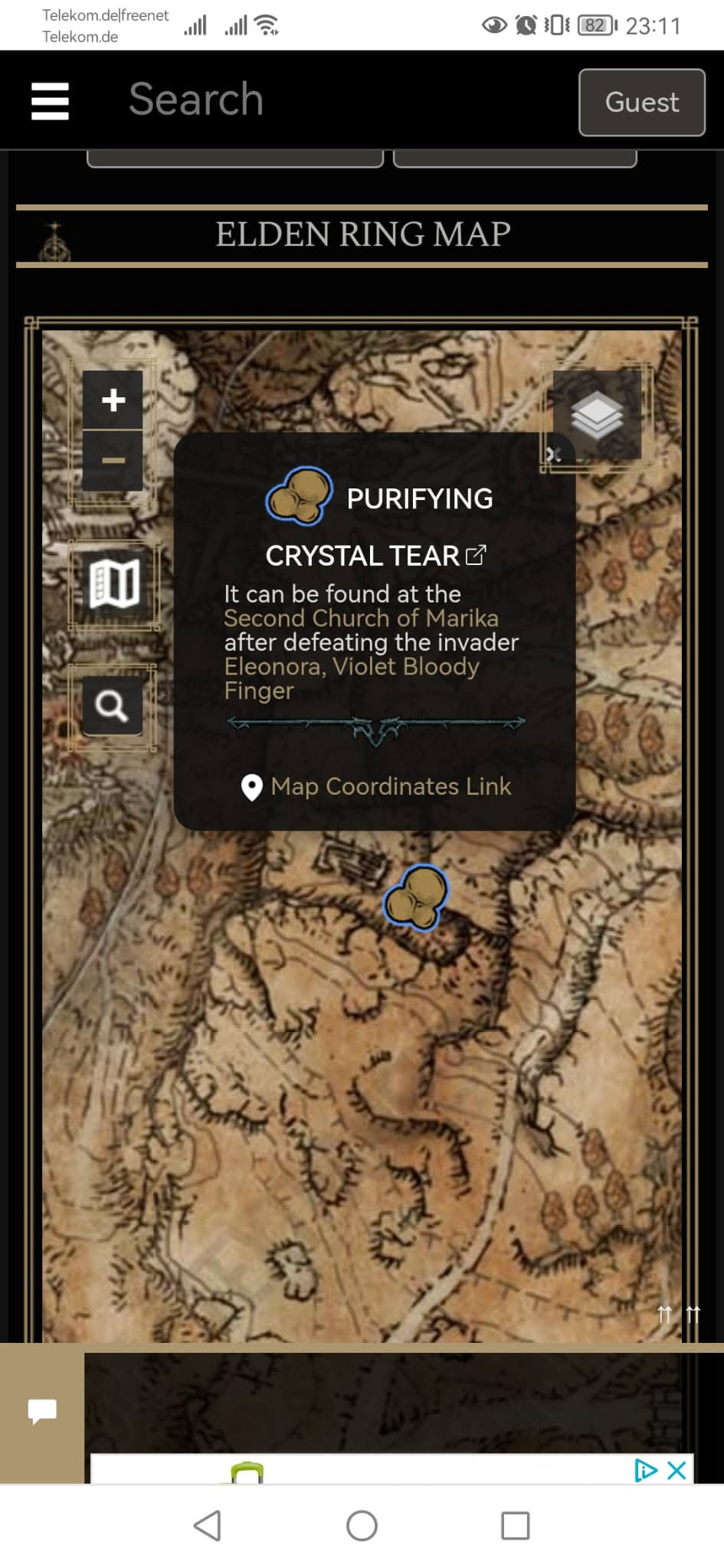Zoom in on the map
The width and height of the screenshot is (724, 1568).
[x=113, y=400]
